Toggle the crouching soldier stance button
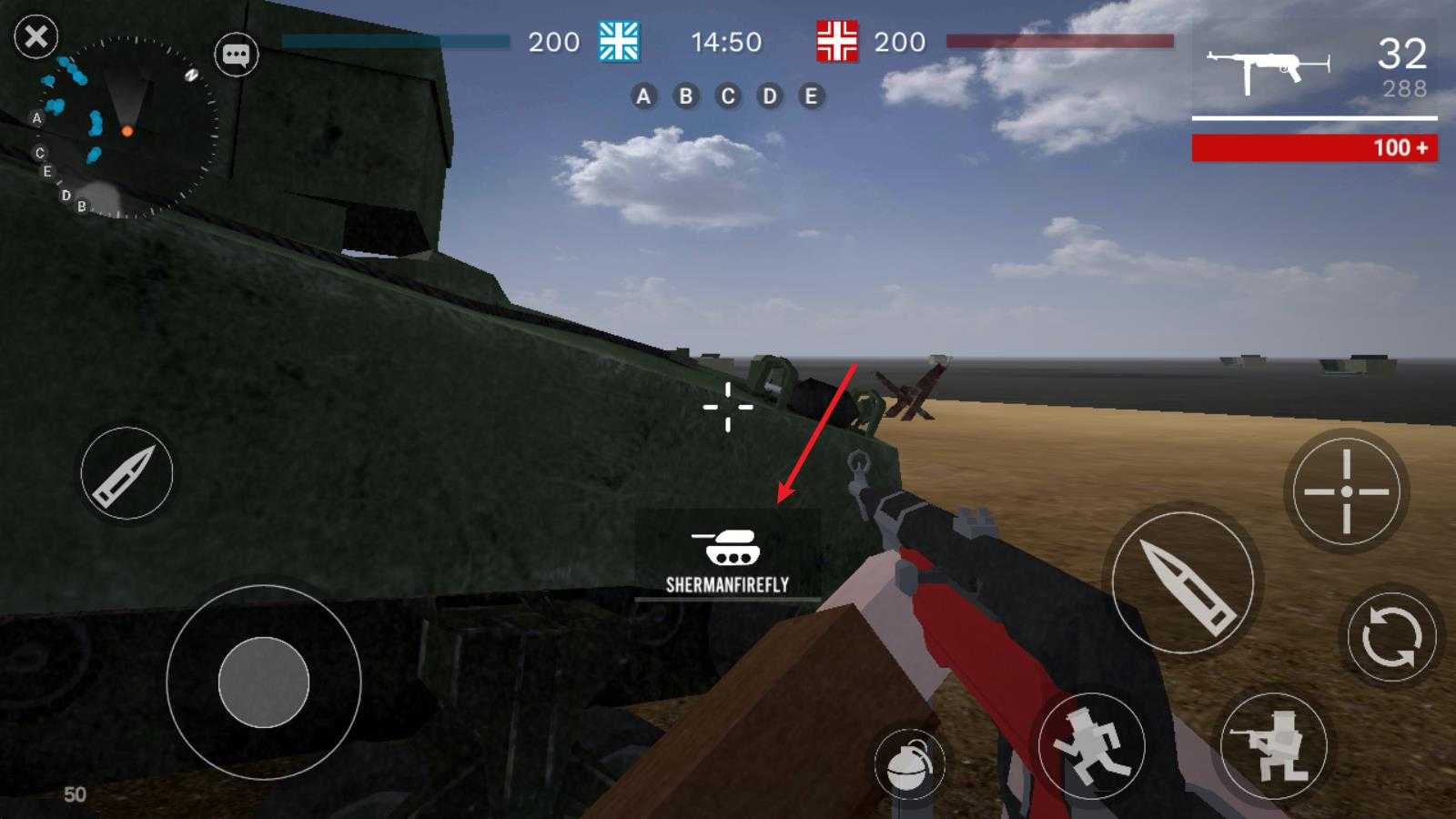1456x819 pixels. coord(1274,746)
